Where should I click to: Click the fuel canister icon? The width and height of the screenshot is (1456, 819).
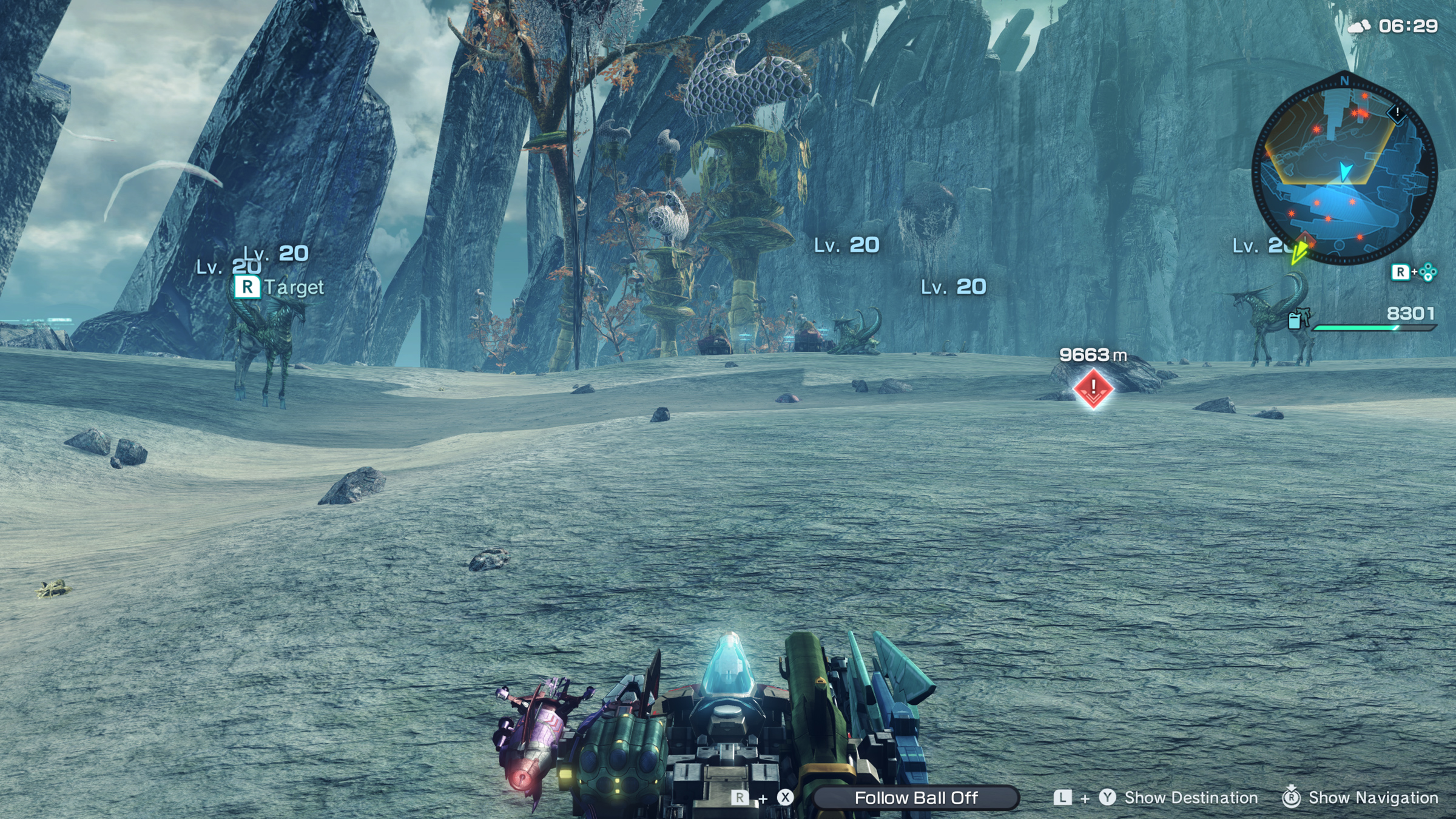point(1295,319)
